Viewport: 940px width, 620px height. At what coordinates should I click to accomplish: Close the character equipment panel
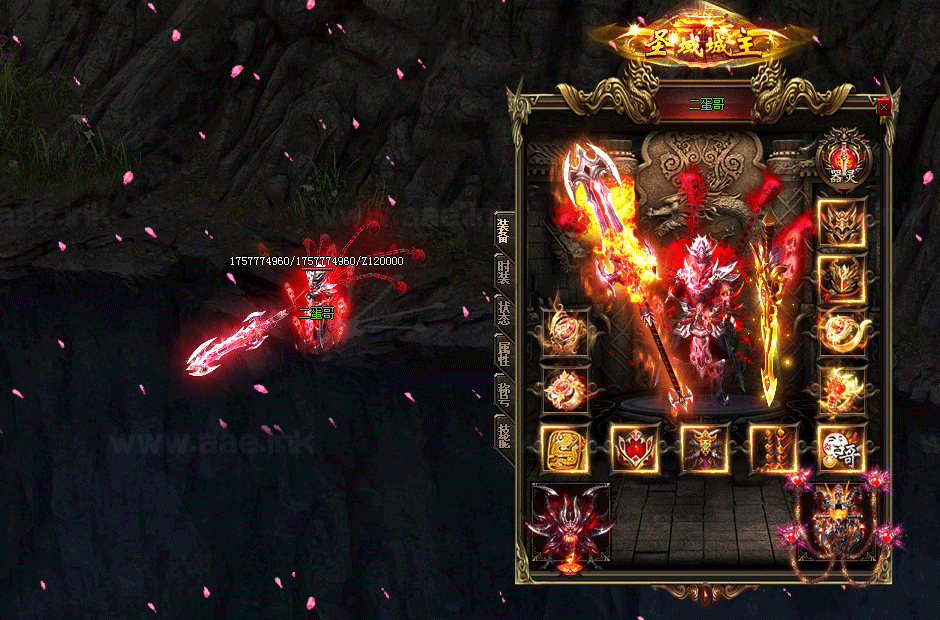tap(883, 106)
